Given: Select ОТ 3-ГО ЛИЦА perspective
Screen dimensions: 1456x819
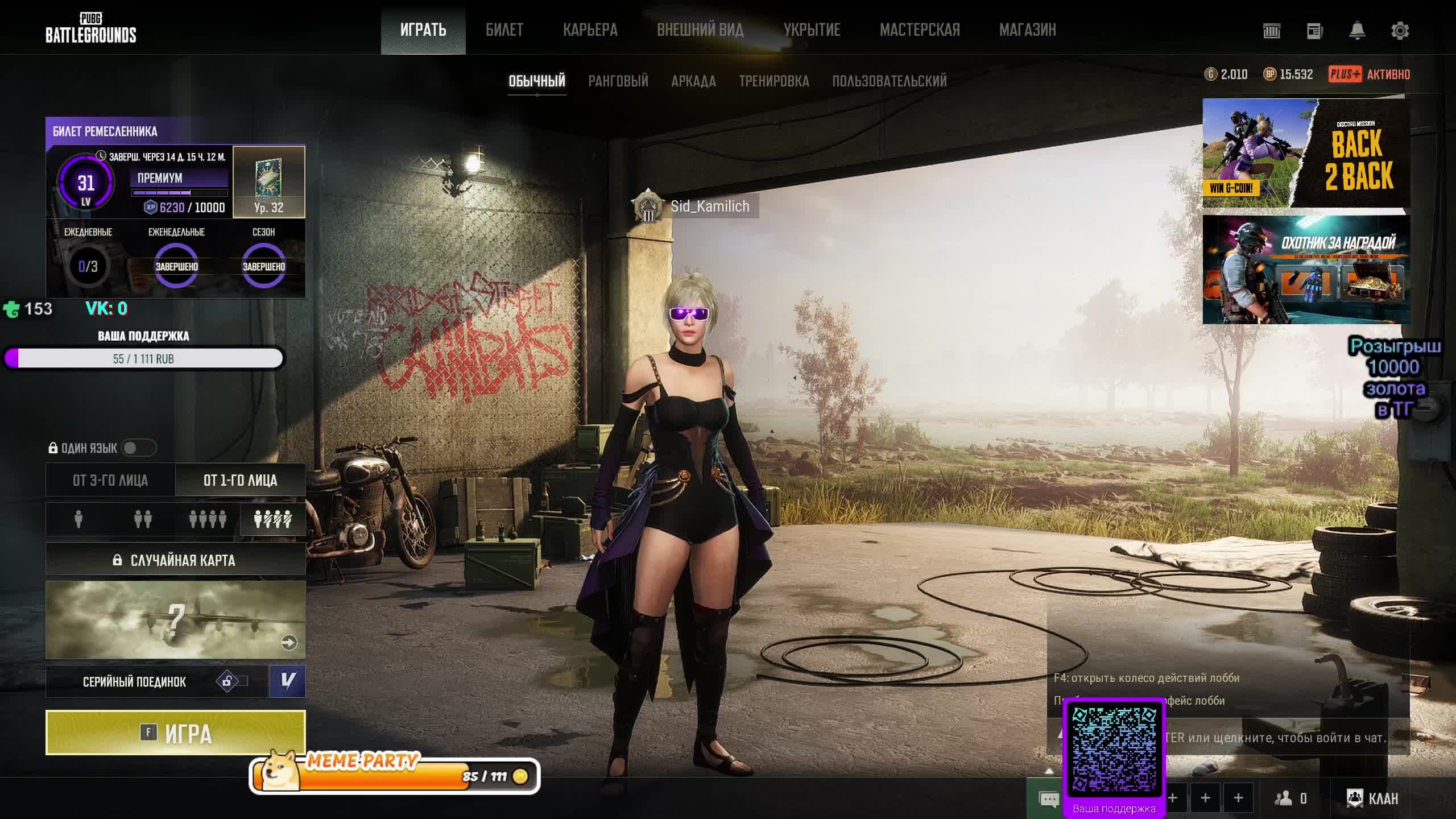Looking at the screenshot, I should 110,480.
